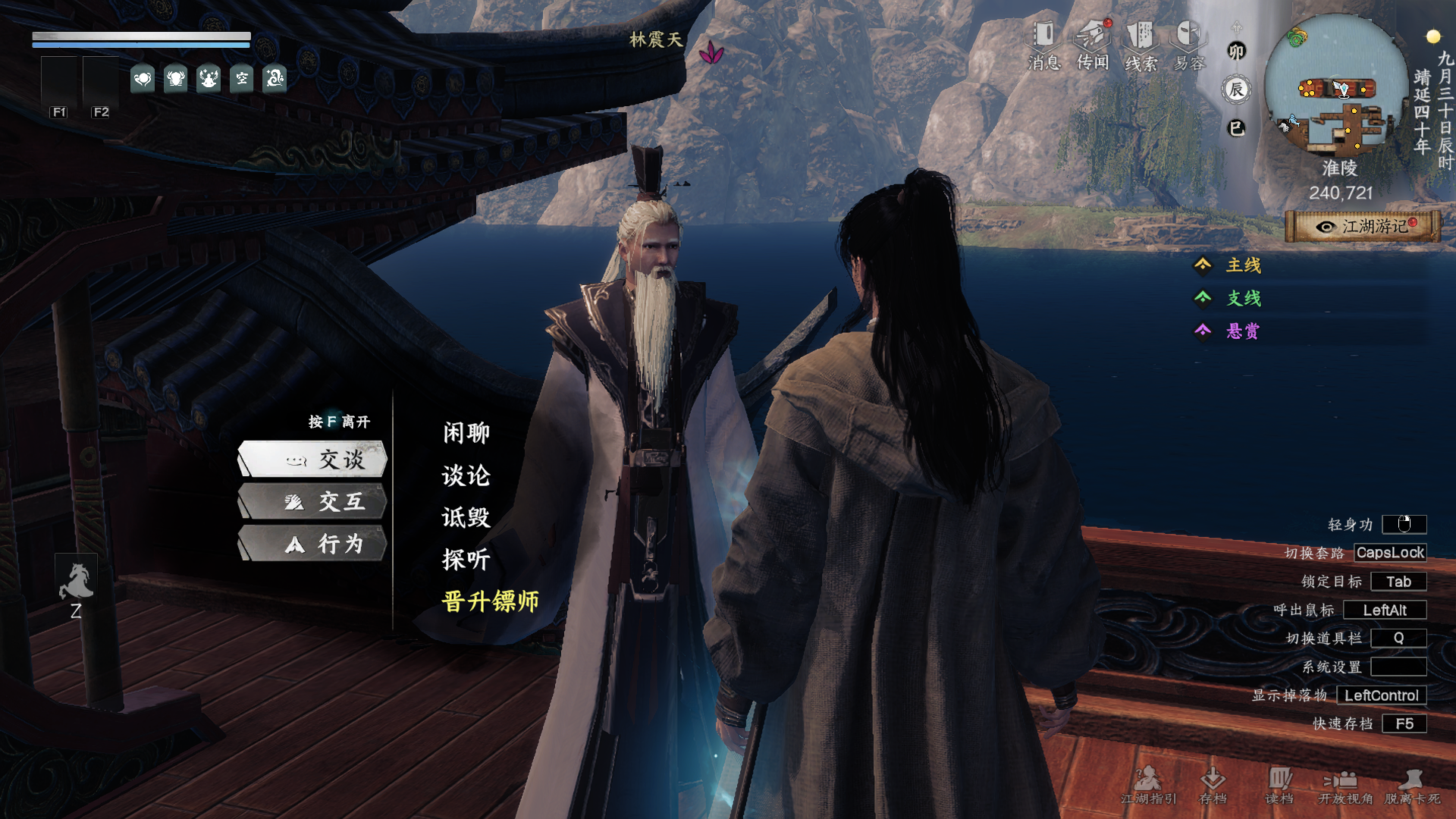Click the 存档 save game icon
The image size is (1456, 819).
click(x=1213, y=785)
